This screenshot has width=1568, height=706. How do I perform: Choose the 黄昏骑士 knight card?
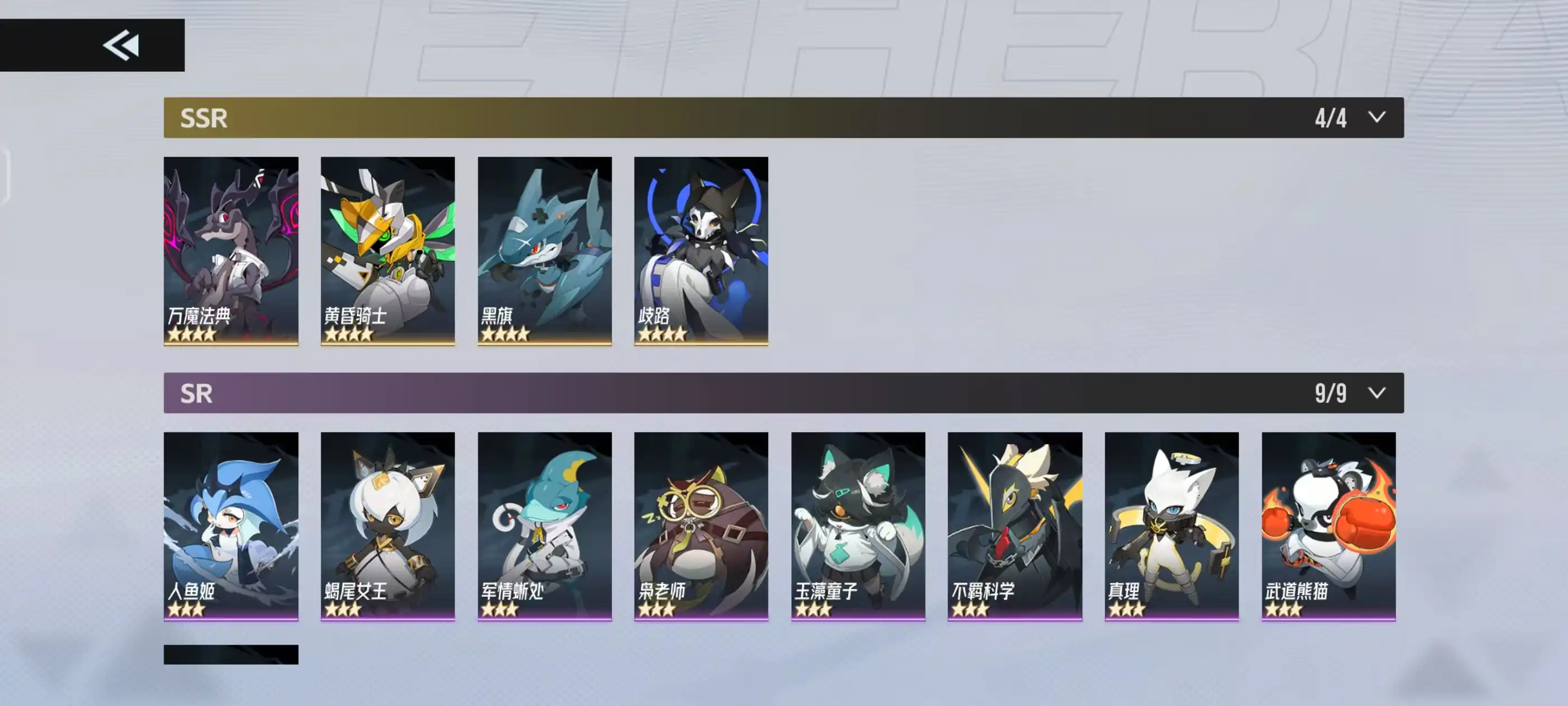387,250
